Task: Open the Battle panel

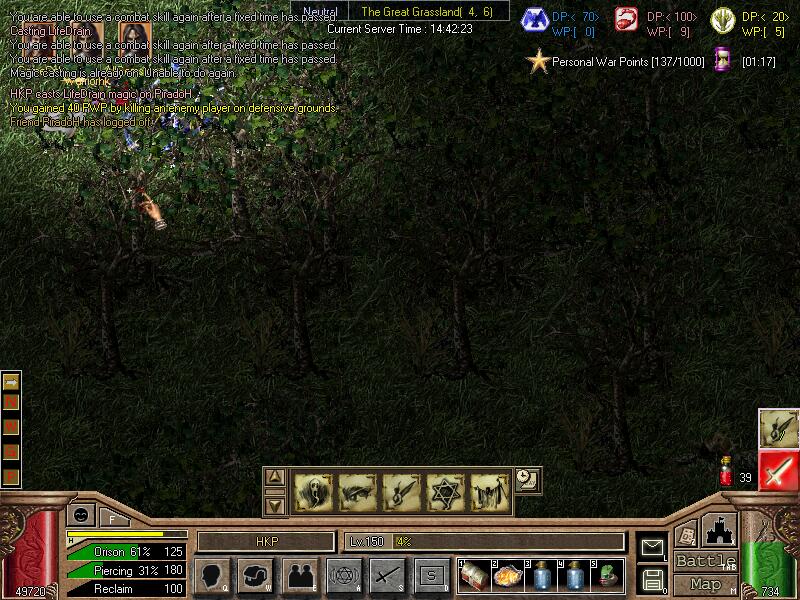Action: [705, 561]
